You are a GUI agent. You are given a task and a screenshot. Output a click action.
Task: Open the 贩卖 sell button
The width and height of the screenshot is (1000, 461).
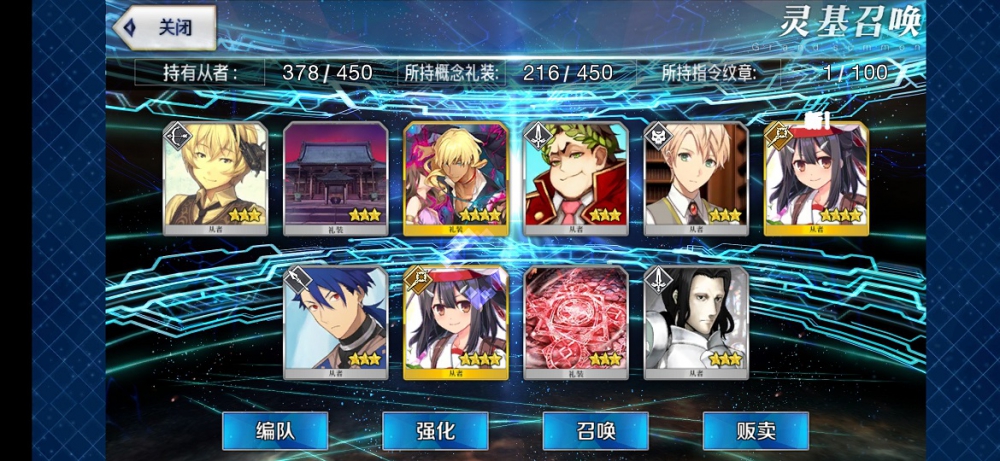pyautogui.click(x=755, y=430)
